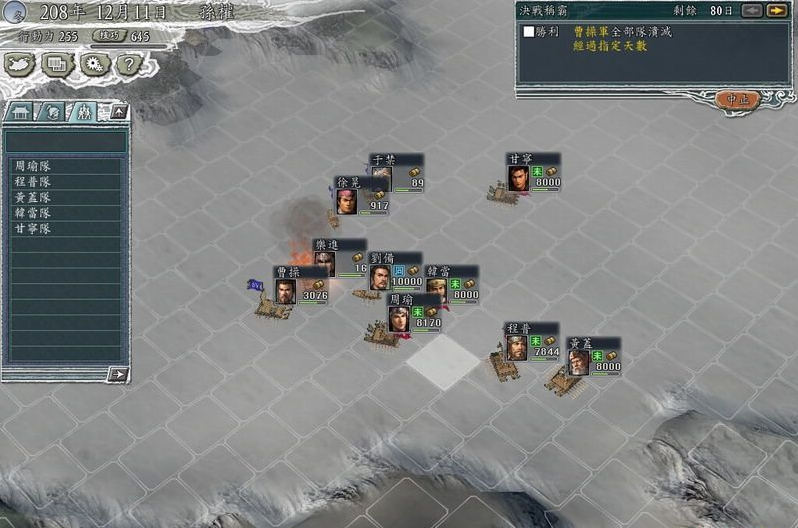Open the gear settings button
Image resolution: width=798 pixels, height=528 pixels.
coord(93,65)
